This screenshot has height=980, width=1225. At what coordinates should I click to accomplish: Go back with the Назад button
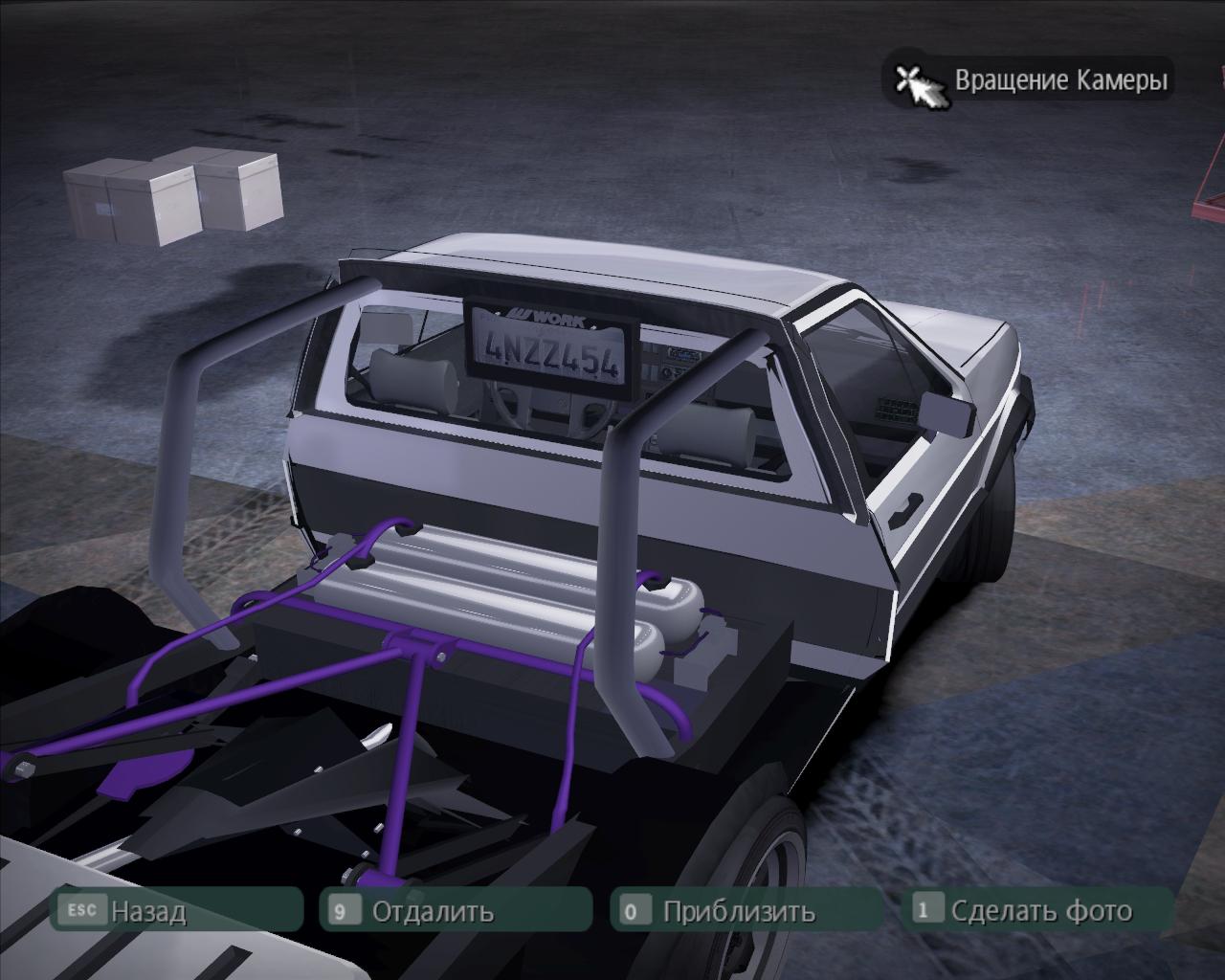(147, 910)
